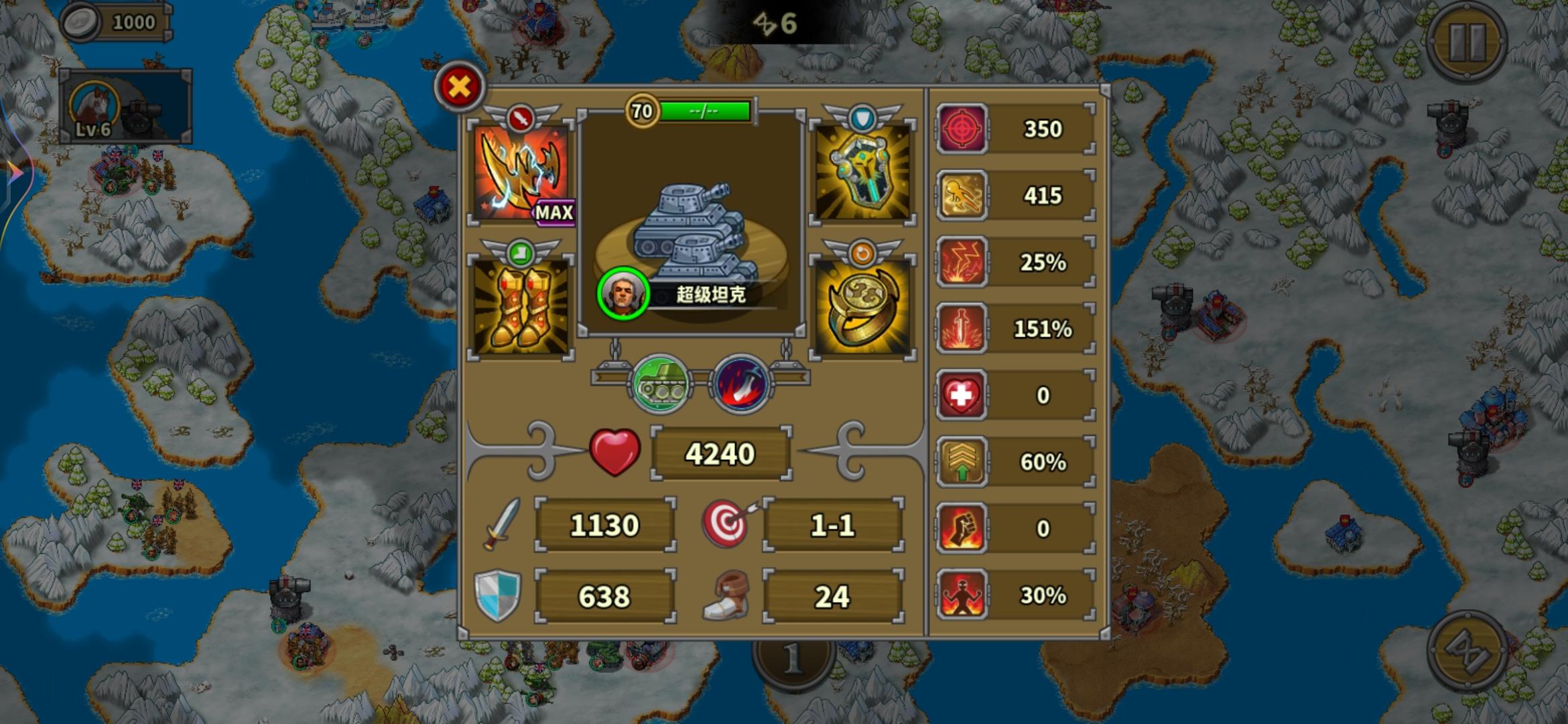The height and width of the screenshot is (724, 1568).
Task: Click the critical strike 151% stat icon
Action: point(963,328)
